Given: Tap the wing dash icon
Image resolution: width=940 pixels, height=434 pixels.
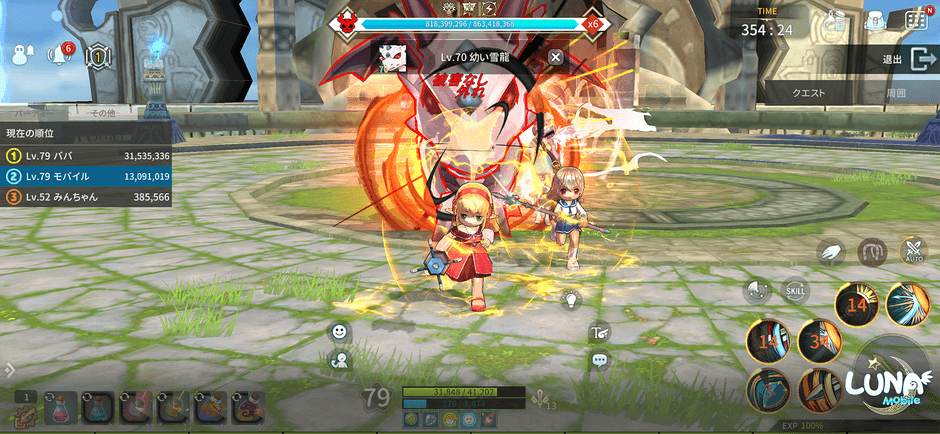Looking at the screenshot, I should point(832,252).
